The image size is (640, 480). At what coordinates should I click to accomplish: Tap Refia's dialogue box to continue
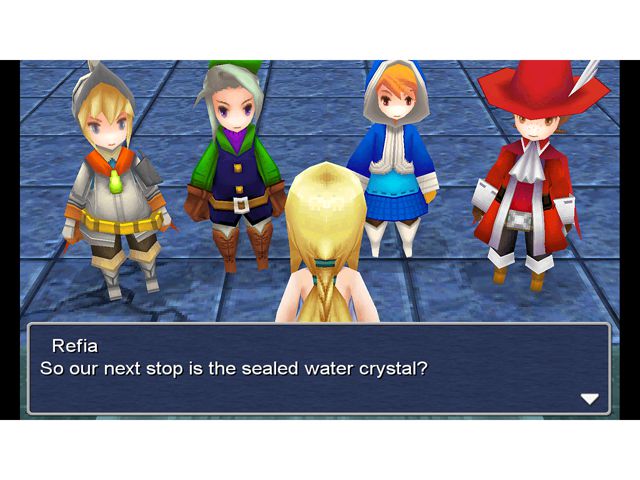point(318,368)
